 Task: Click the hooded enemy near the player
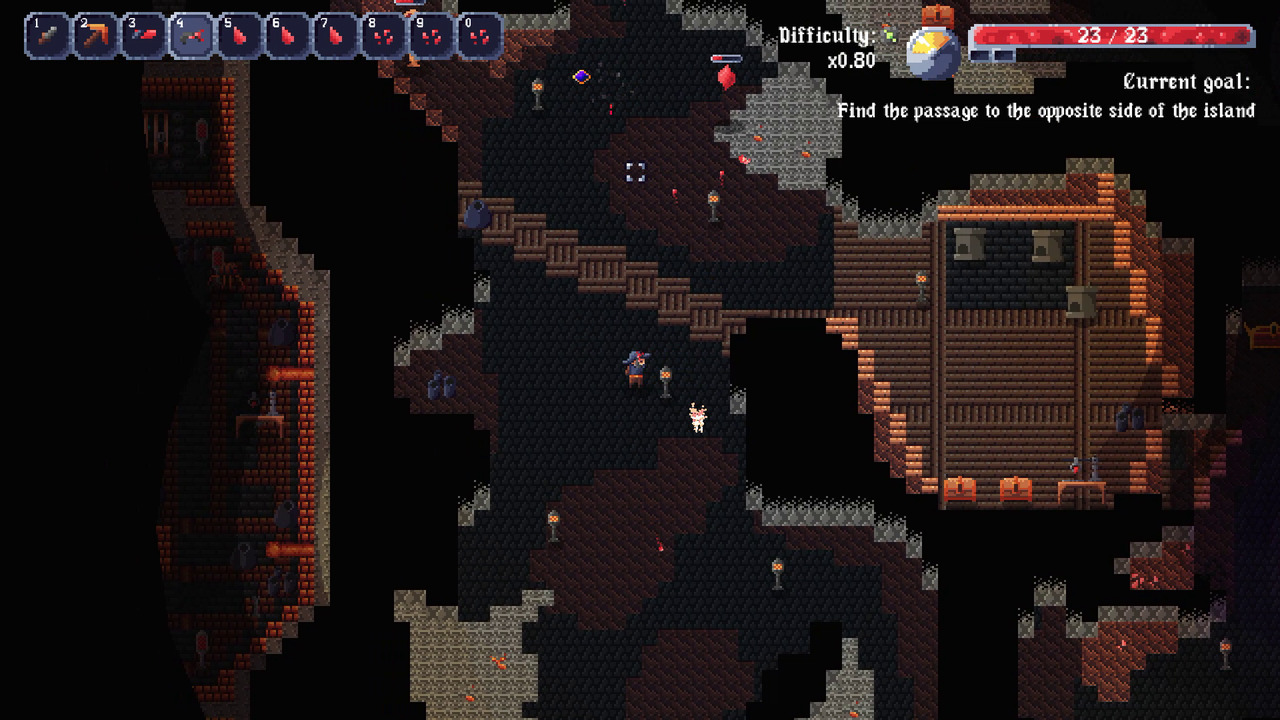[x=637, y=363]
